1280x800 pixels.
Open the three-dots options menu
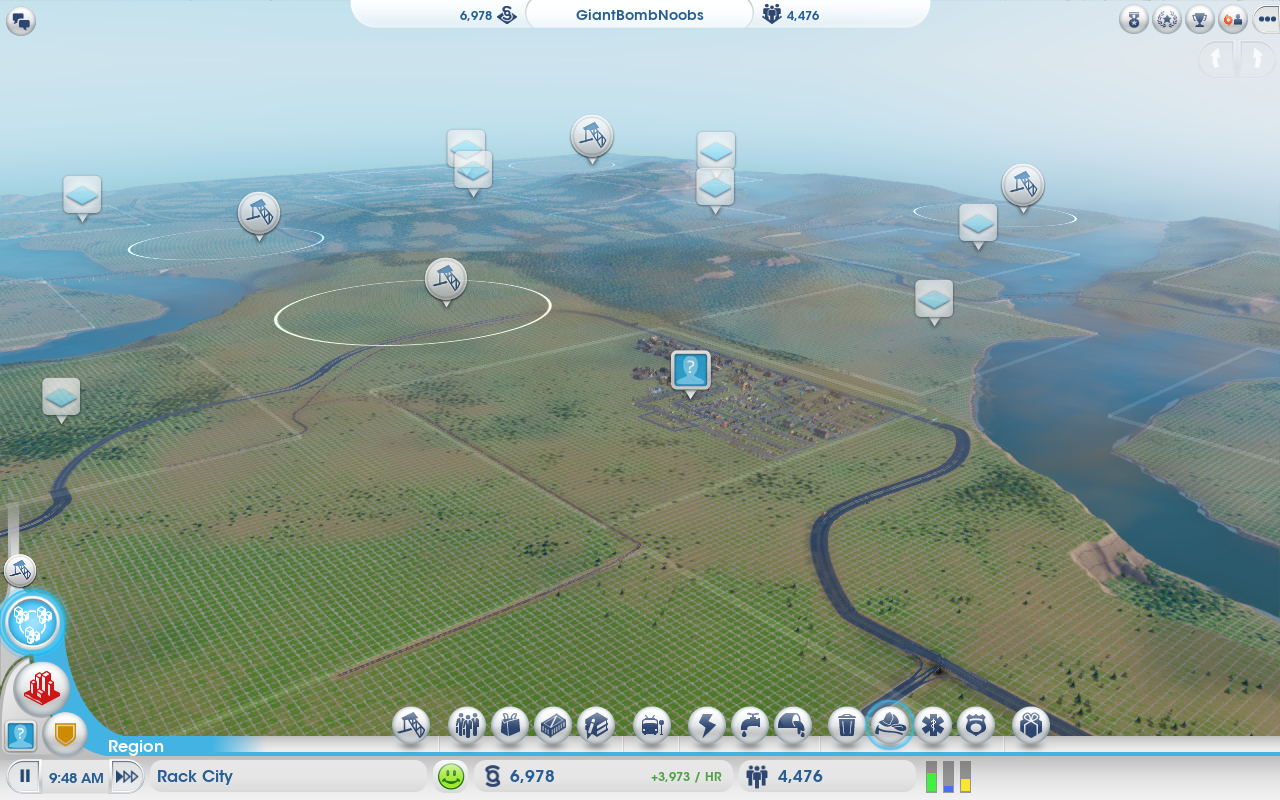click(x=1265, y=19)
